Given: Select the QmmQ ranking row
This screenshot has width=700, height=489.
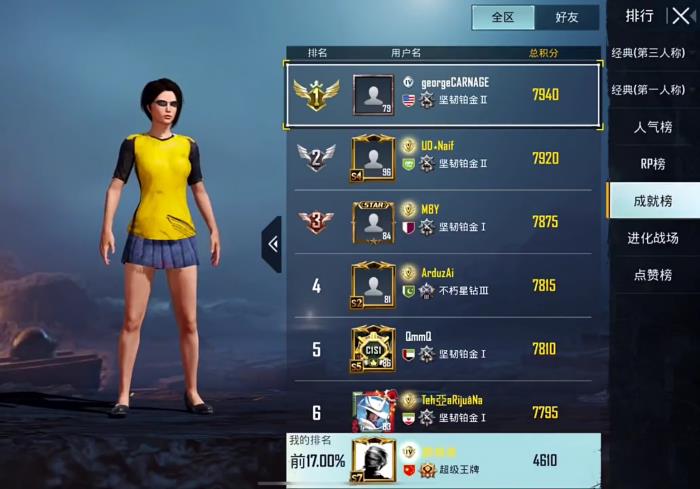Looking at the screenshot, I should pos(443,349).
